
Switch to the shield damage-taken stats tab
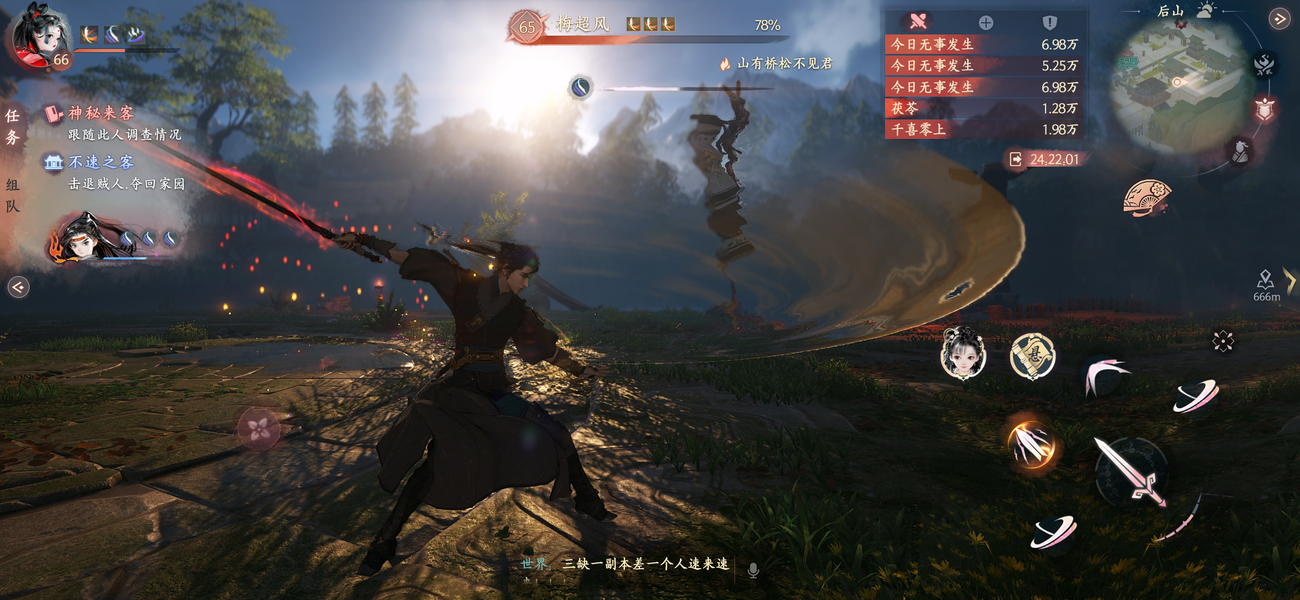click(x=1049, y=22)
